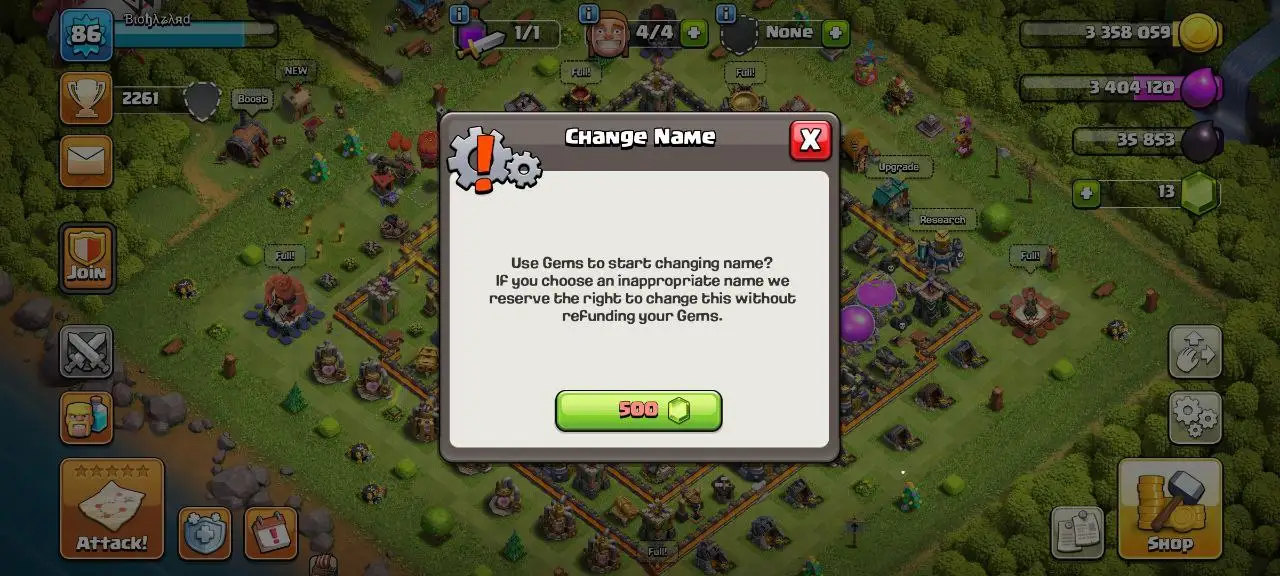The image size is (1280, 576).
Task: Open the Shop
Action: [x=1169, y=508]
